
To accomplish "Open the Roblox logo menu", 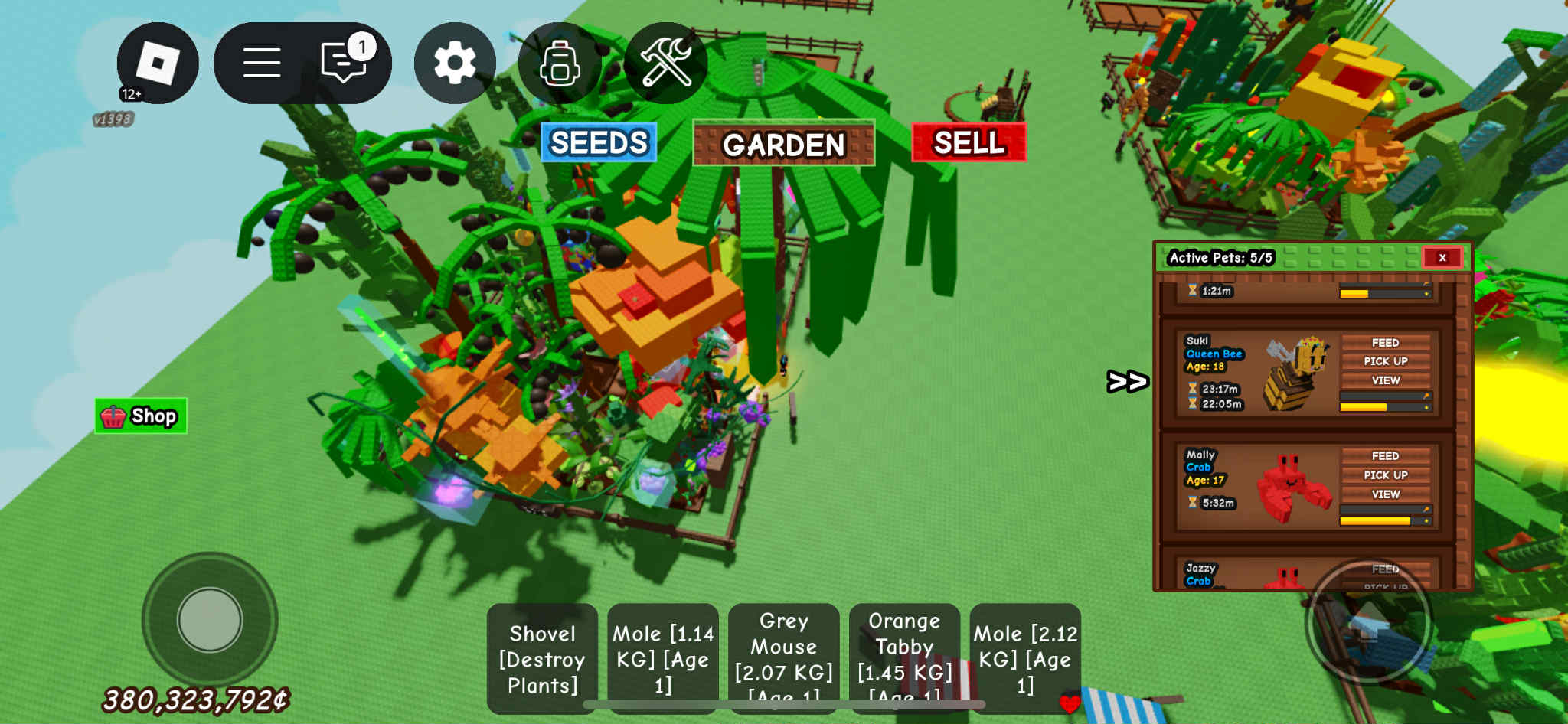I will [x=157, y=63].
